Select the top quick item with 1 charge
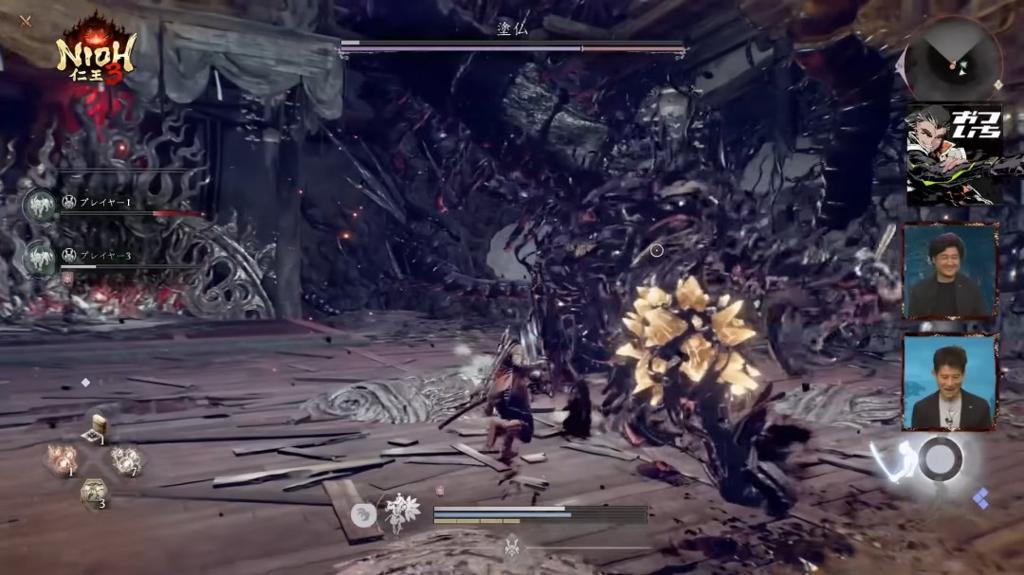 click(97, 428)
